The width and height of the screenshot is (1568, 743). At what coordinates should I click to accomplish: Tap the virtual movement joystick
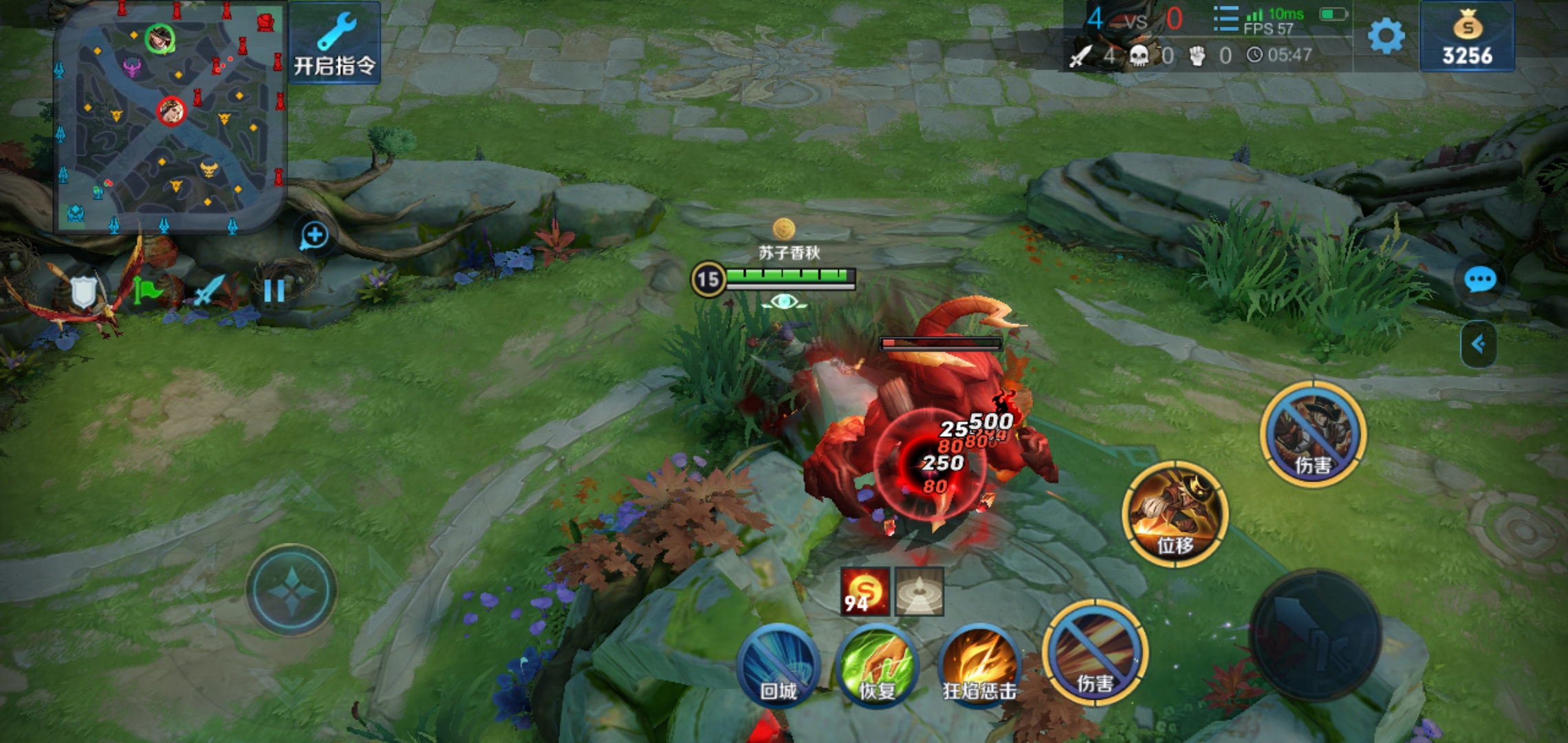(292, 590)
